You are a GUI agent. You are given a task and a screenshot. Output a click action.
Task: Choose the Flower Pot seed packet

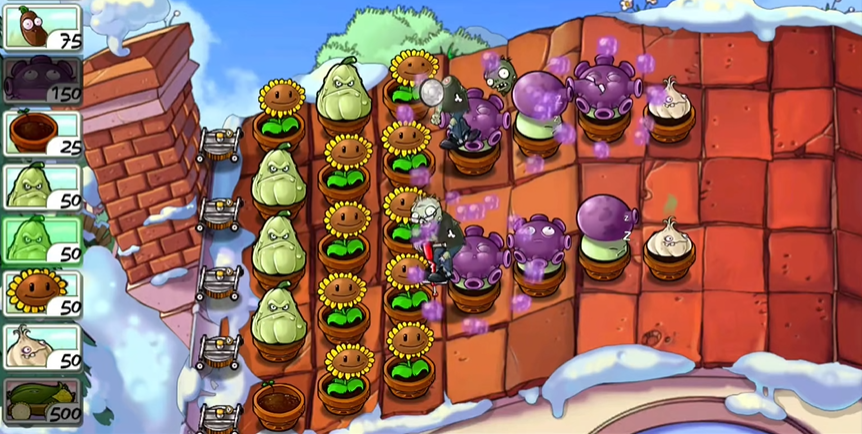(42, 133)
